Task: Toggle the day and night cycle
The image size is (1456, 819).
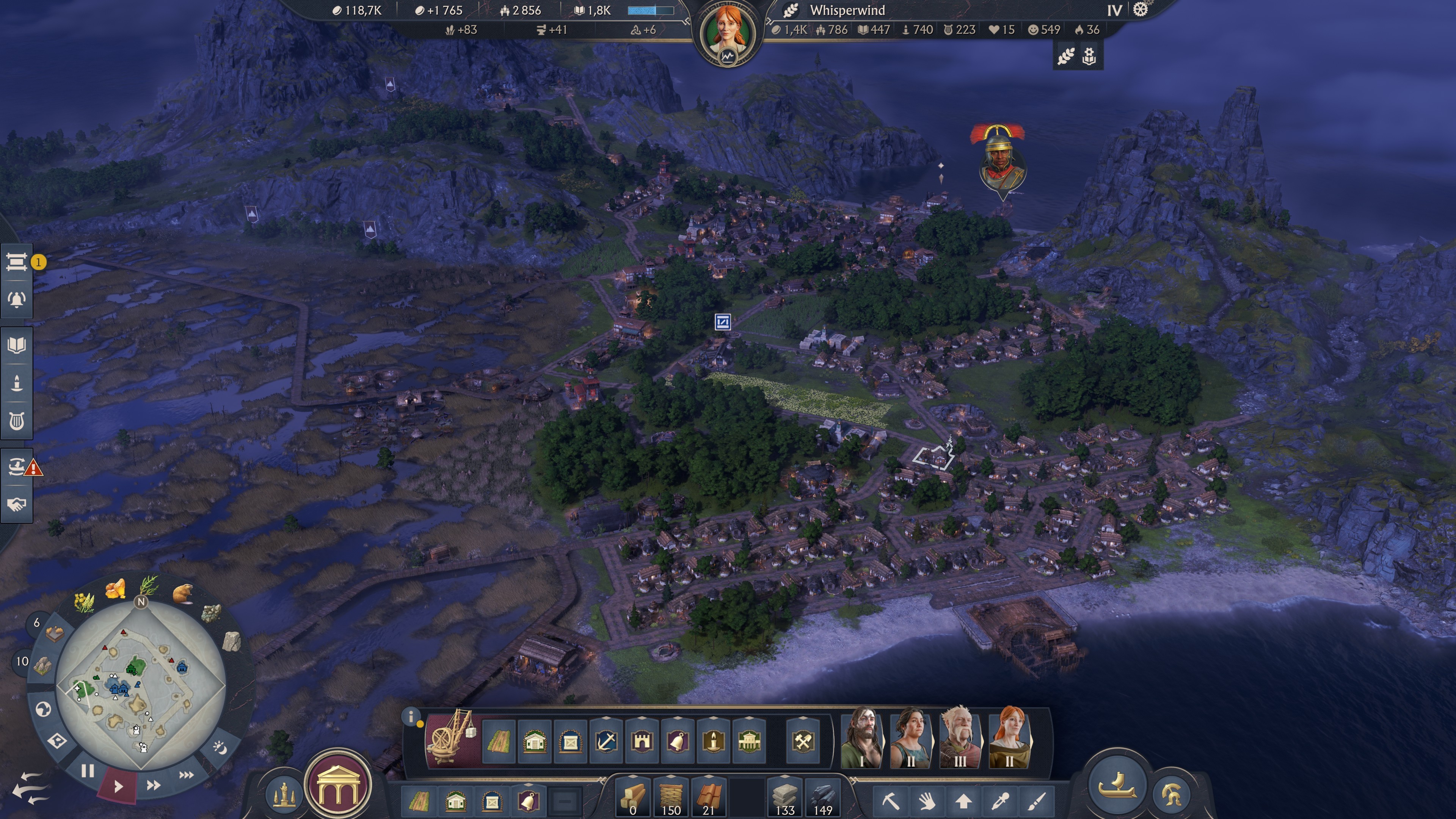Action: (219, 748)
